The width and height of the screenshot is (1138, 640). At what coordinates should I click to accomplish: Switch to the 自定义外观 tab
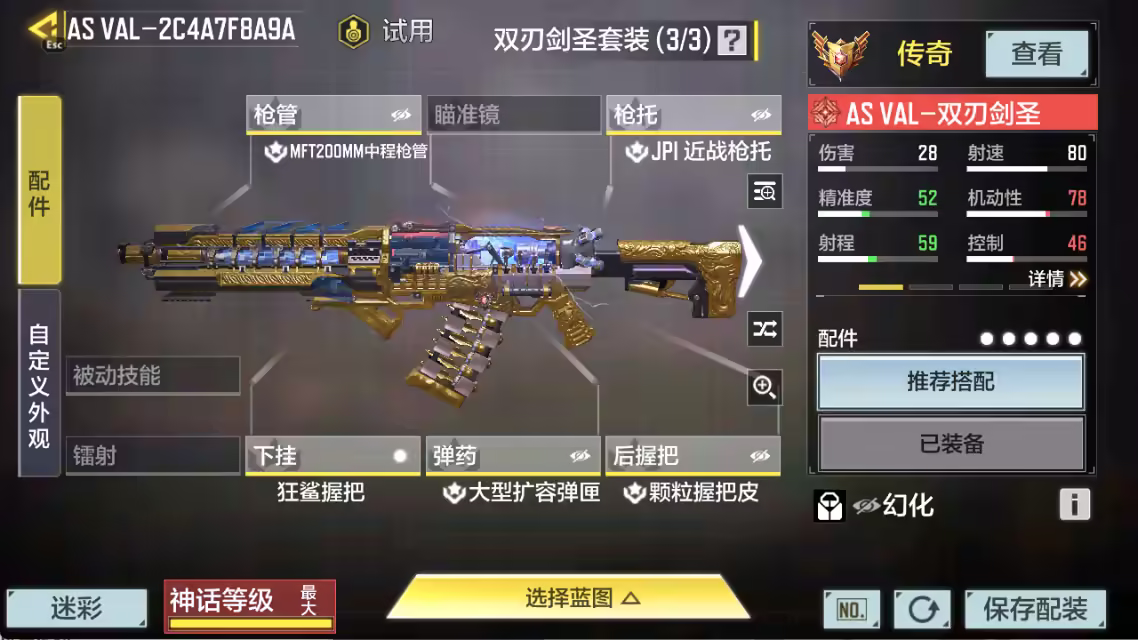(39, 384)
